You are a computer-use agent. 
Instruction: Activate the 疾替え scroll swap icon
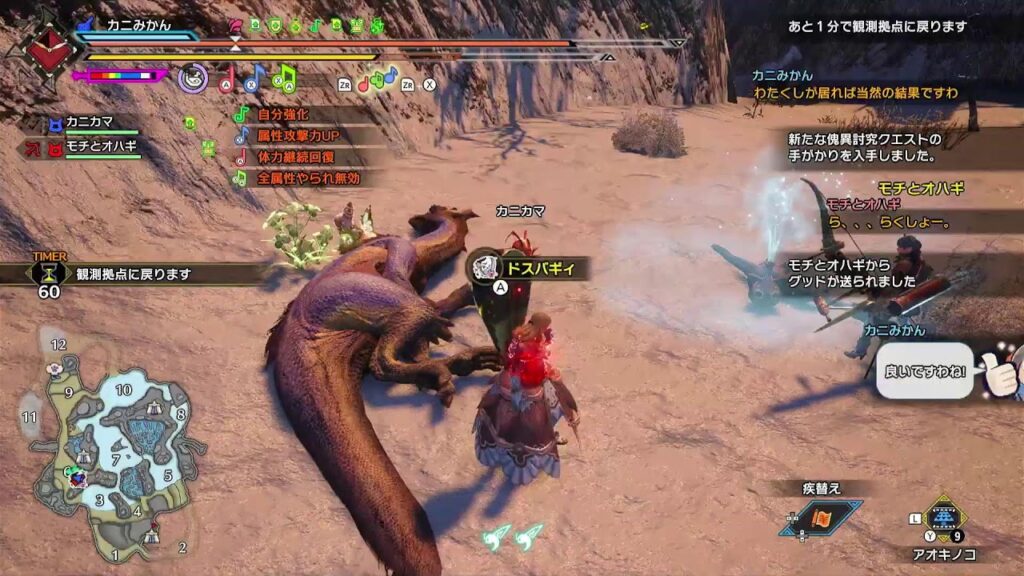click(821, 517)
